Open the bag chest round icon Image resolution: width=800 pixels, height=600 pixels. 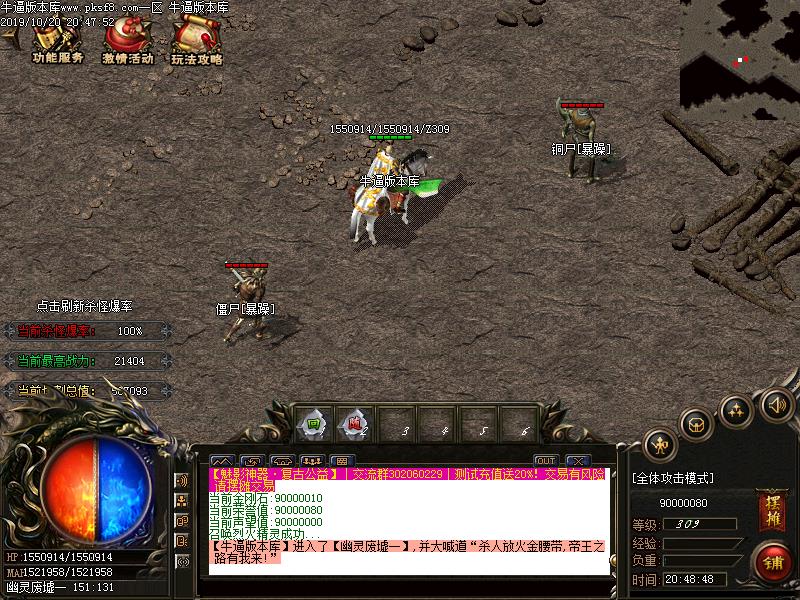pyautogui.click(x=697, y=424)
